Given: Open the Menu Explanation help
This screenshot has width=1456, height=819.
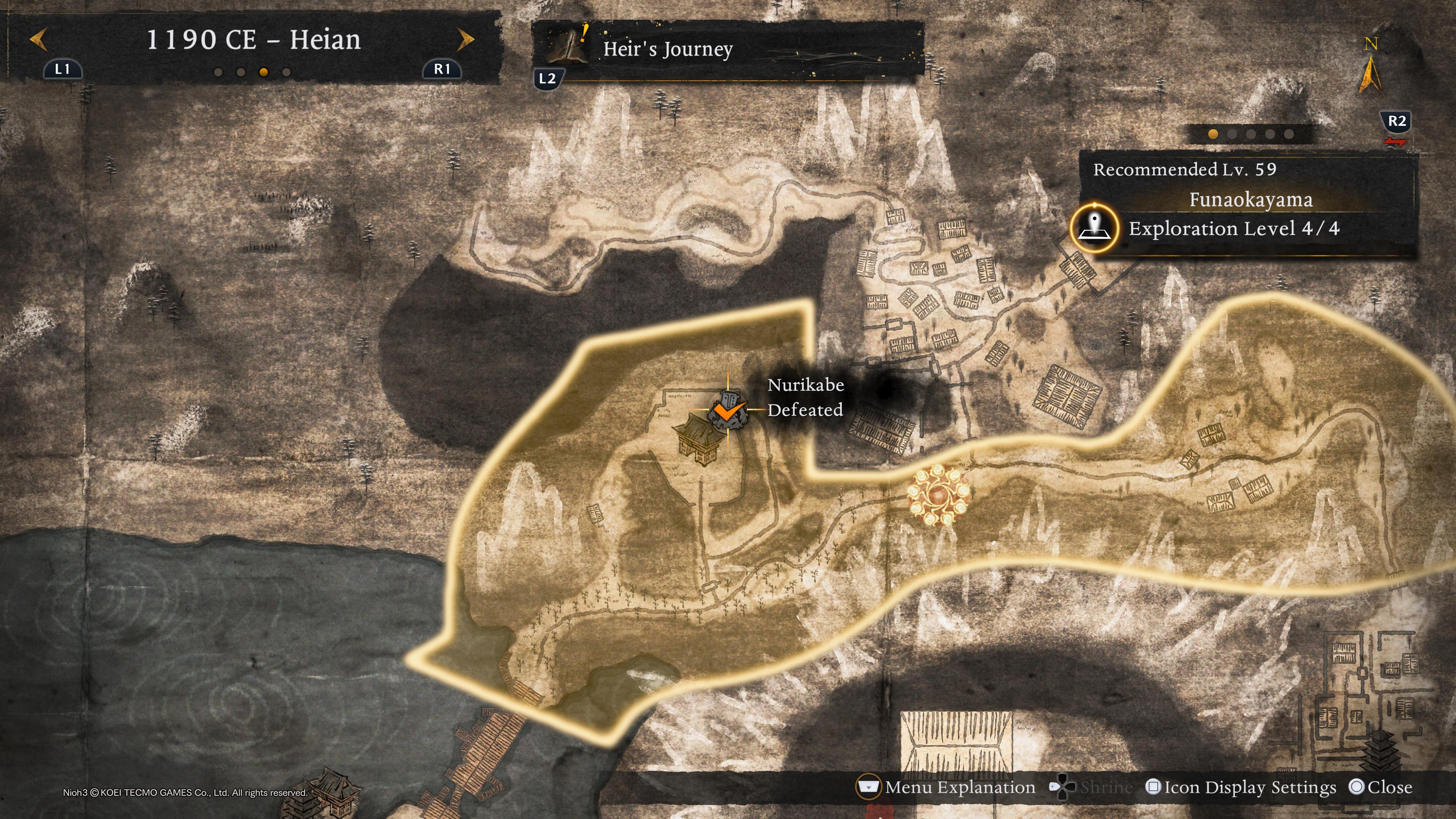Looking at the screenshot, I should 947,787.
